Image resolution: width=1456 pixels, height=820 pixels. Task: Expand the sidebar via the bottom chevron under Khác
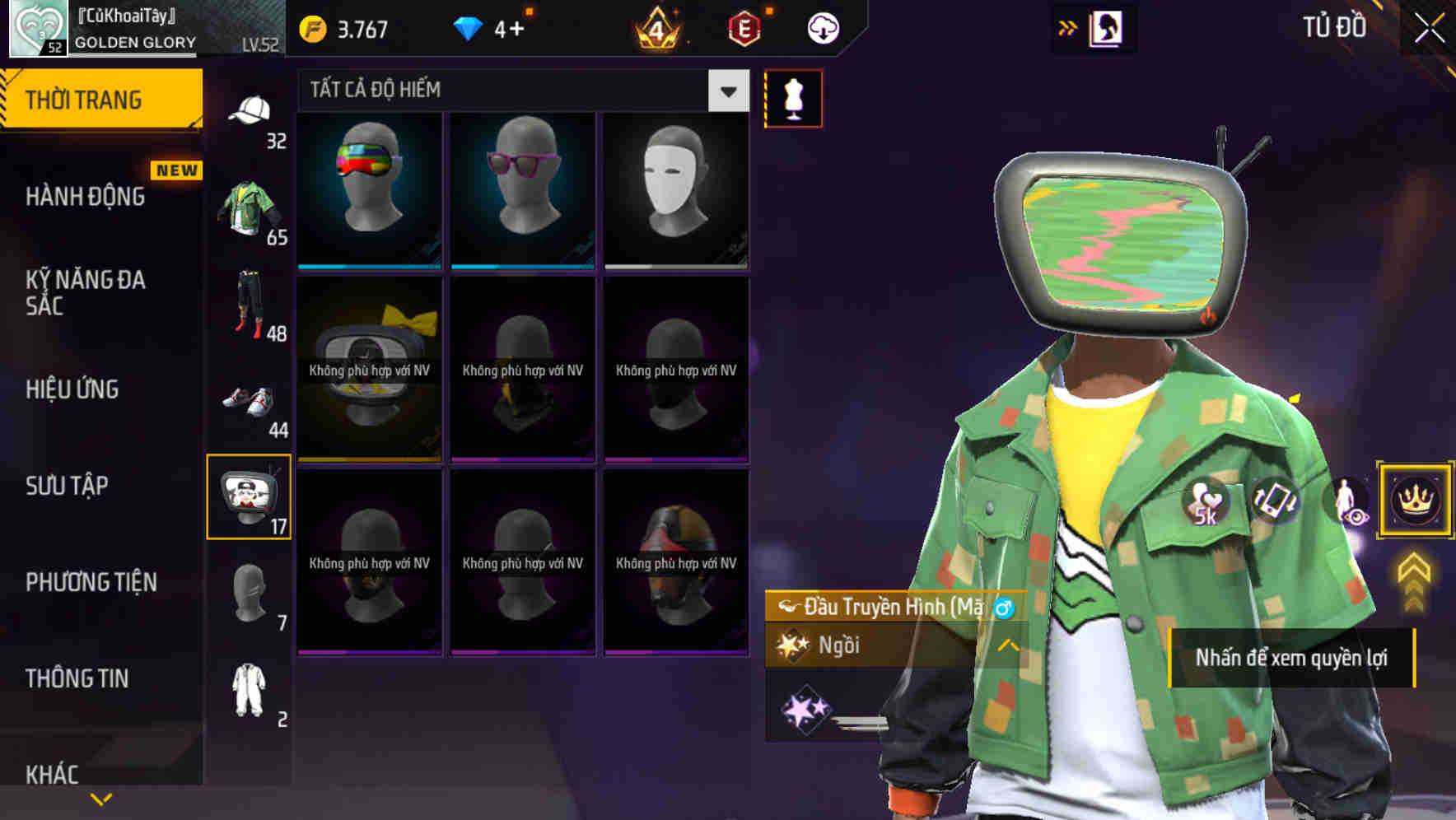(101, 796)
